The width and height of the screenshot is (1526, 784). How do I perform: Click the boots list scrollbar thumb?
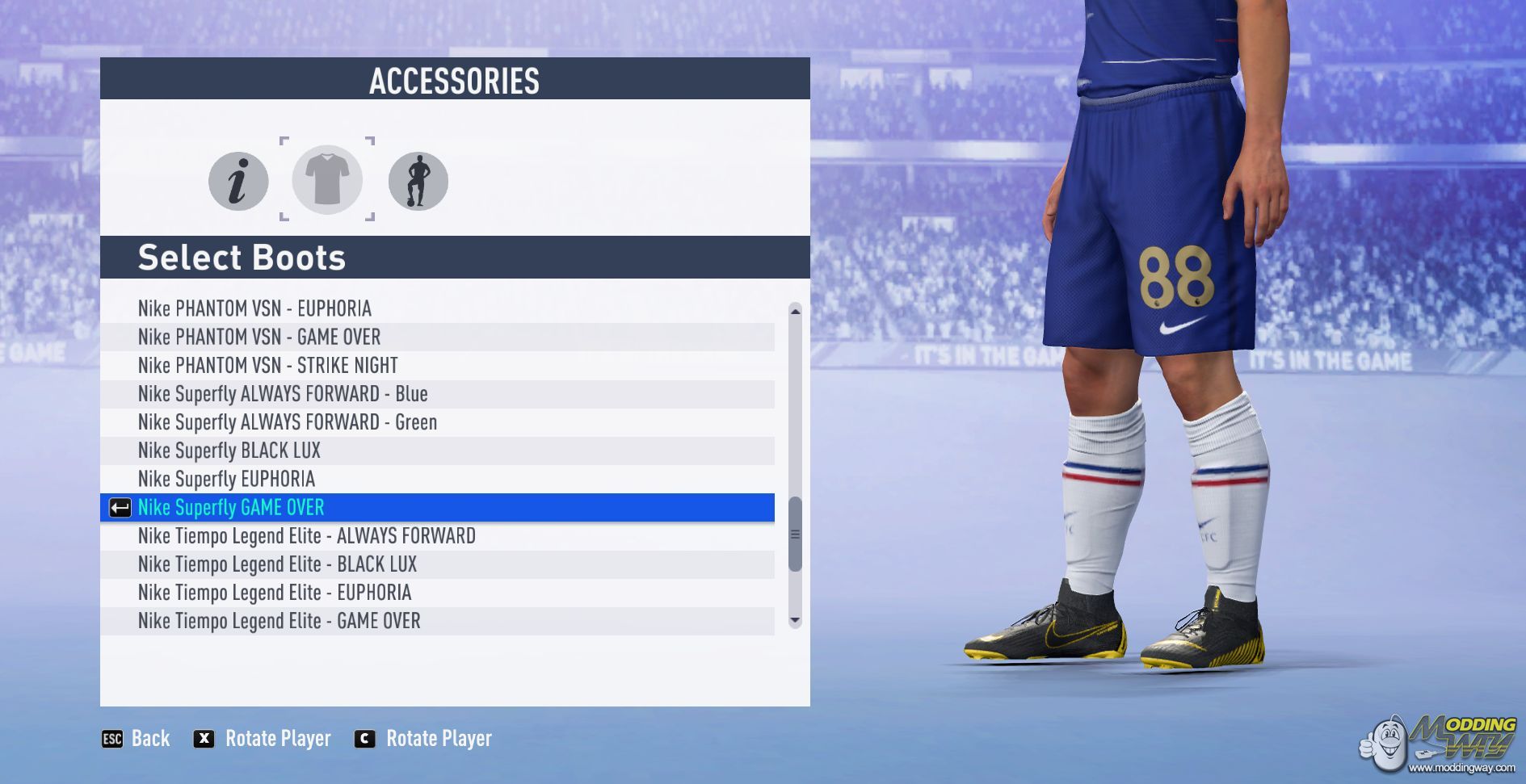(795, 534)
